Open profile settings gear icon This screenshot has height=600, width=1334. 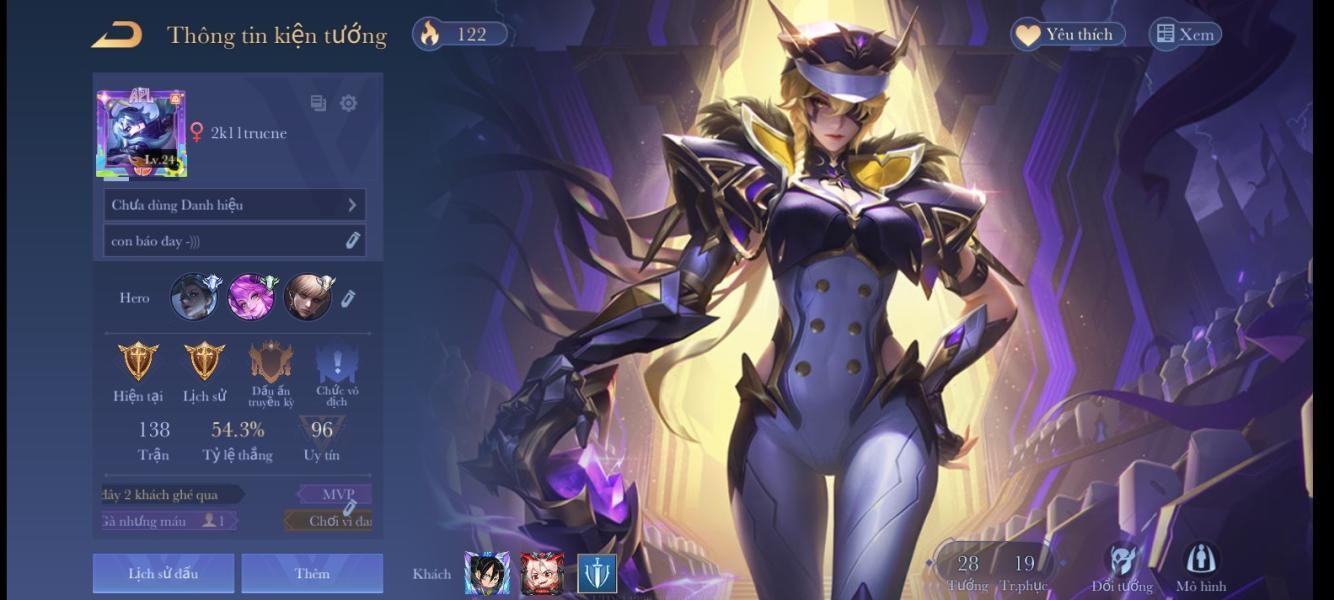(348, 103)
